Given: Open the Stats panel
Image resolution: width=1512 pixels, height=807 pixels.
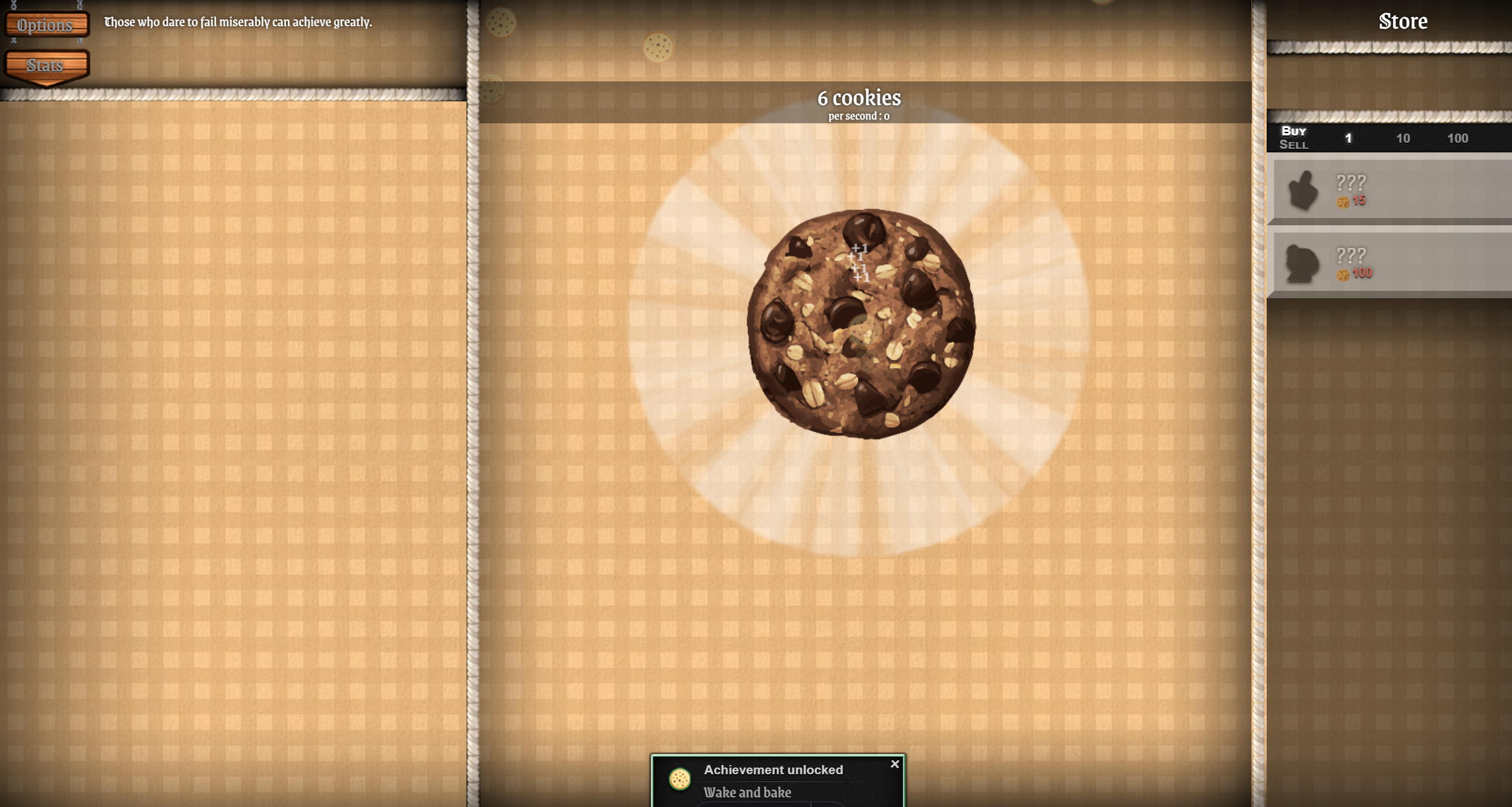Looking at the screenshot, I should [45, 64].
